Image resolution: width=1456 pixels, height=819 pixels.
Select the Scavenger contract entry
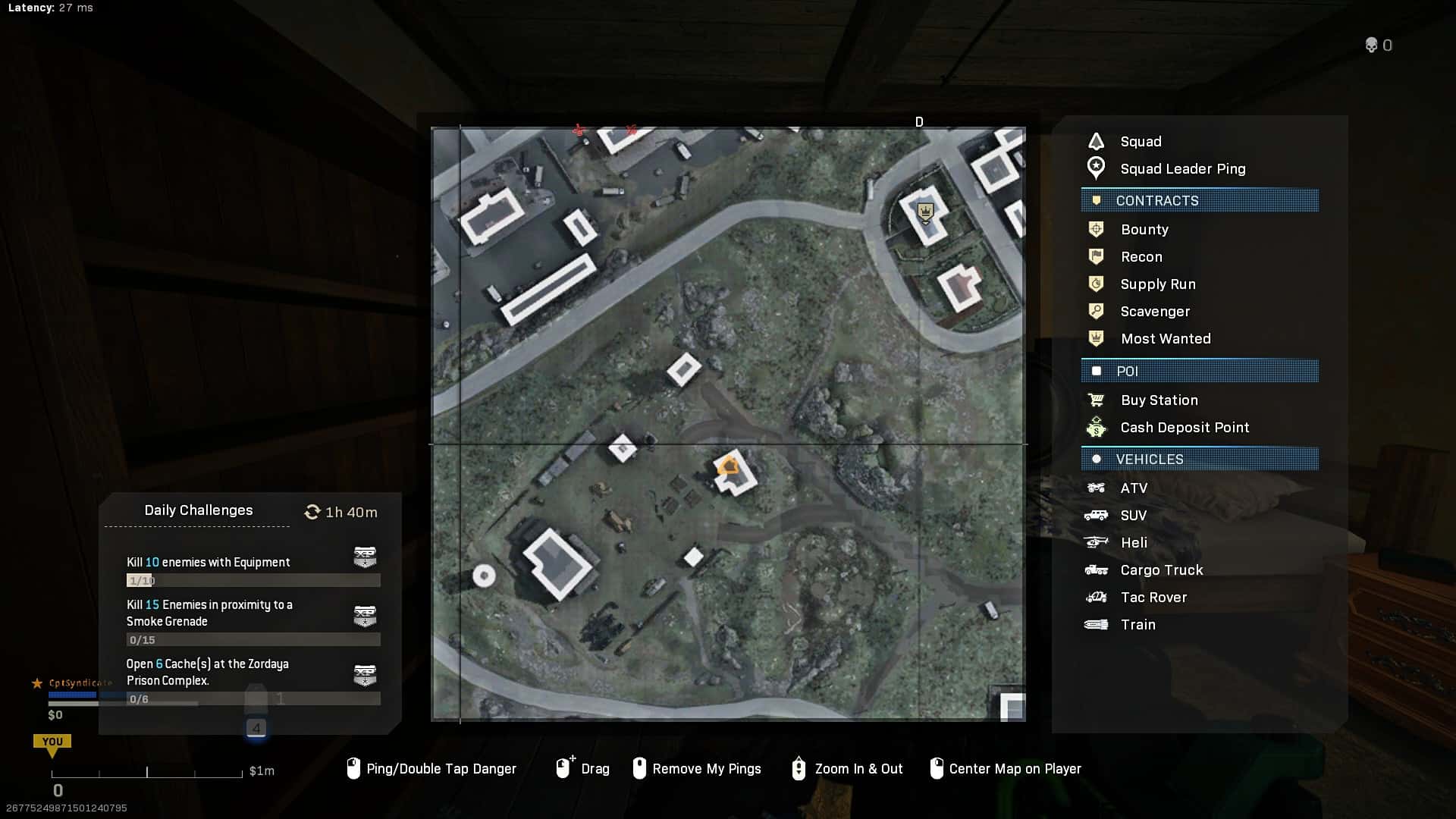click(x=1154, y=312)
